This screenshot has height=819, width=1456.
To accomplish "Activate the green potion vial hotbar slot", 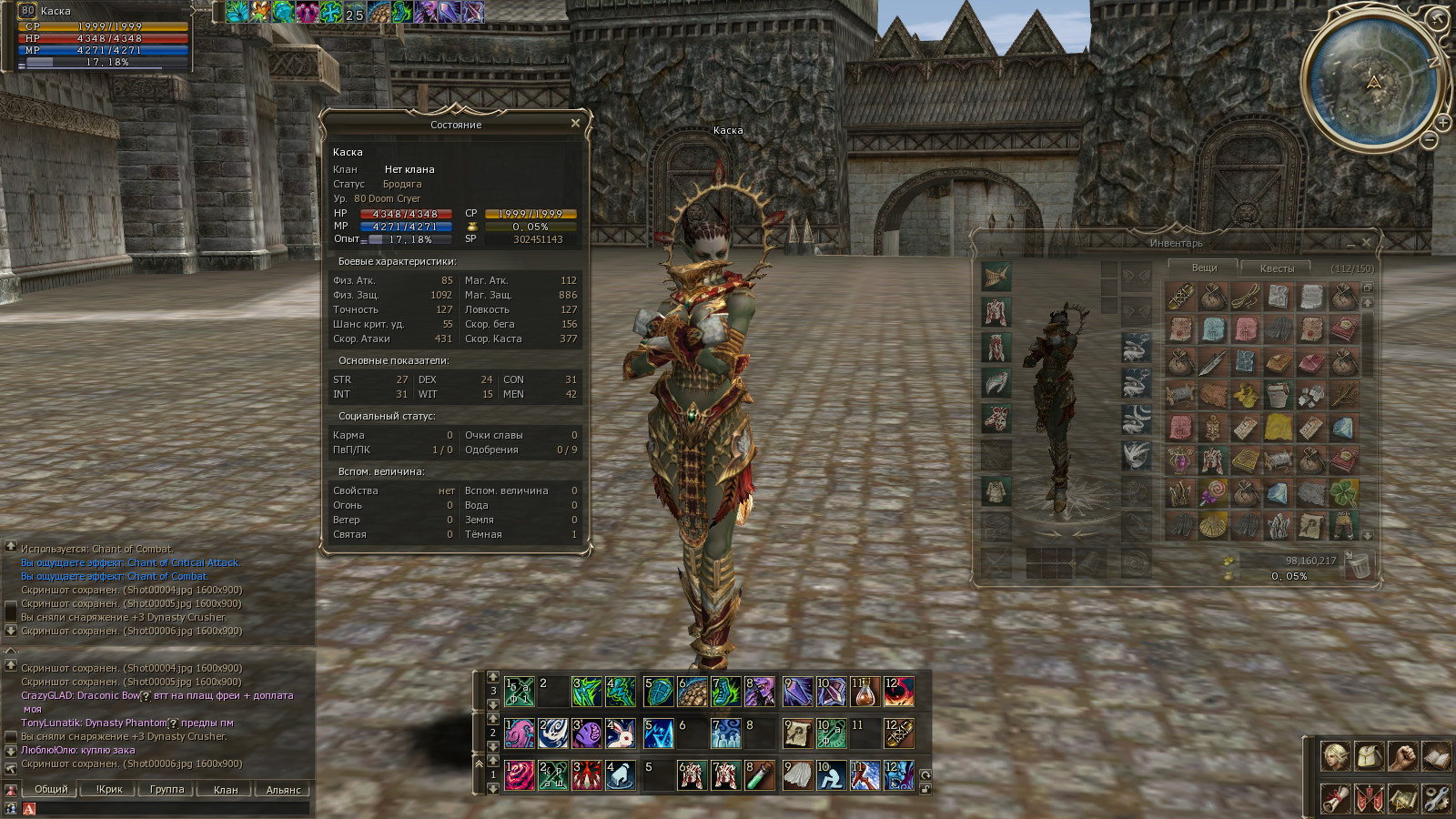I will pyautogui.click(x=759, y=775).
